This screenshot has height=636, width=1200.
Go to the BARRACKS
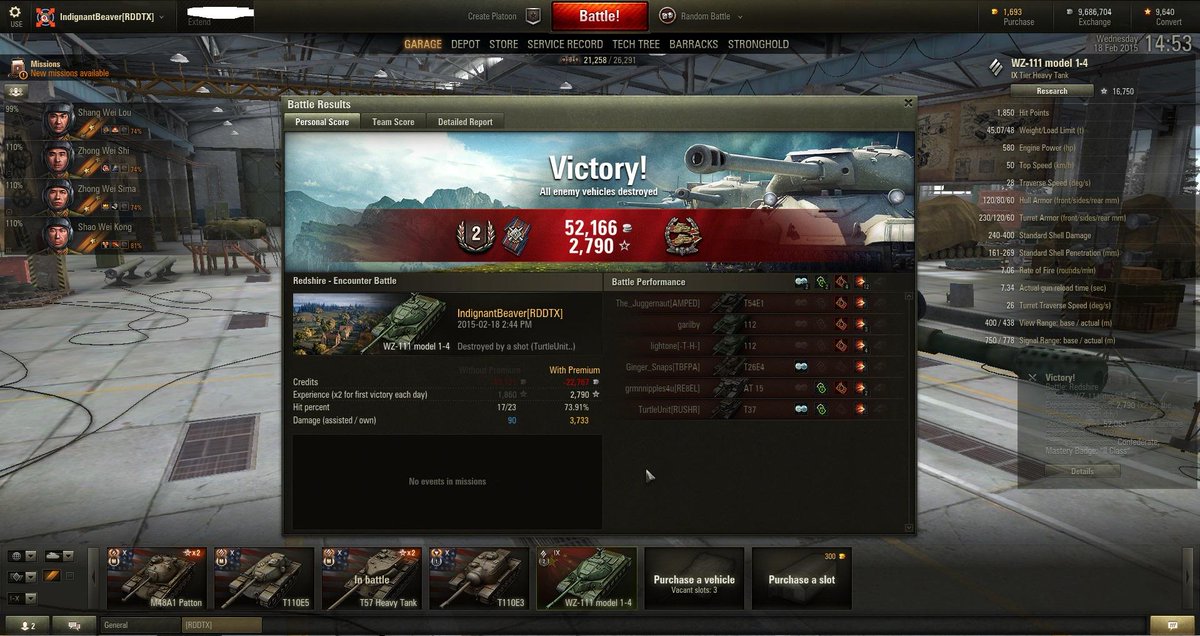click(693, 44)
